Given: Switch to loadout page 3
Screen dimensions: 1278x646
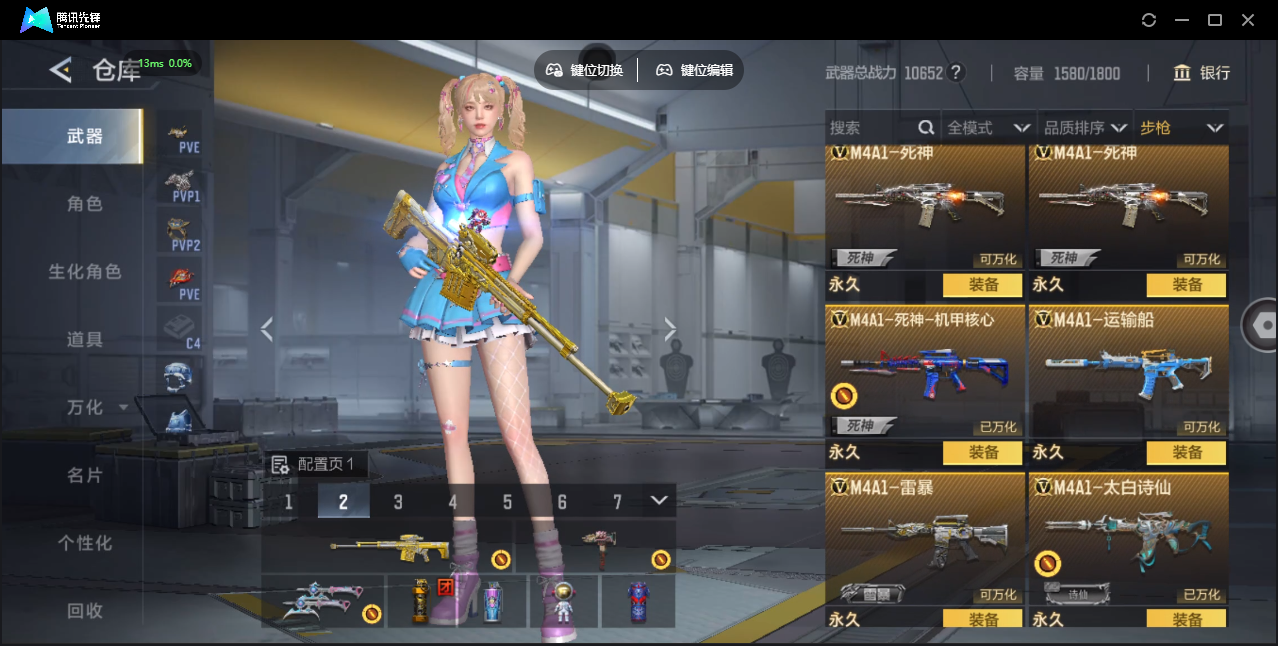Looking at the screenshot, I should coord(398,502).
